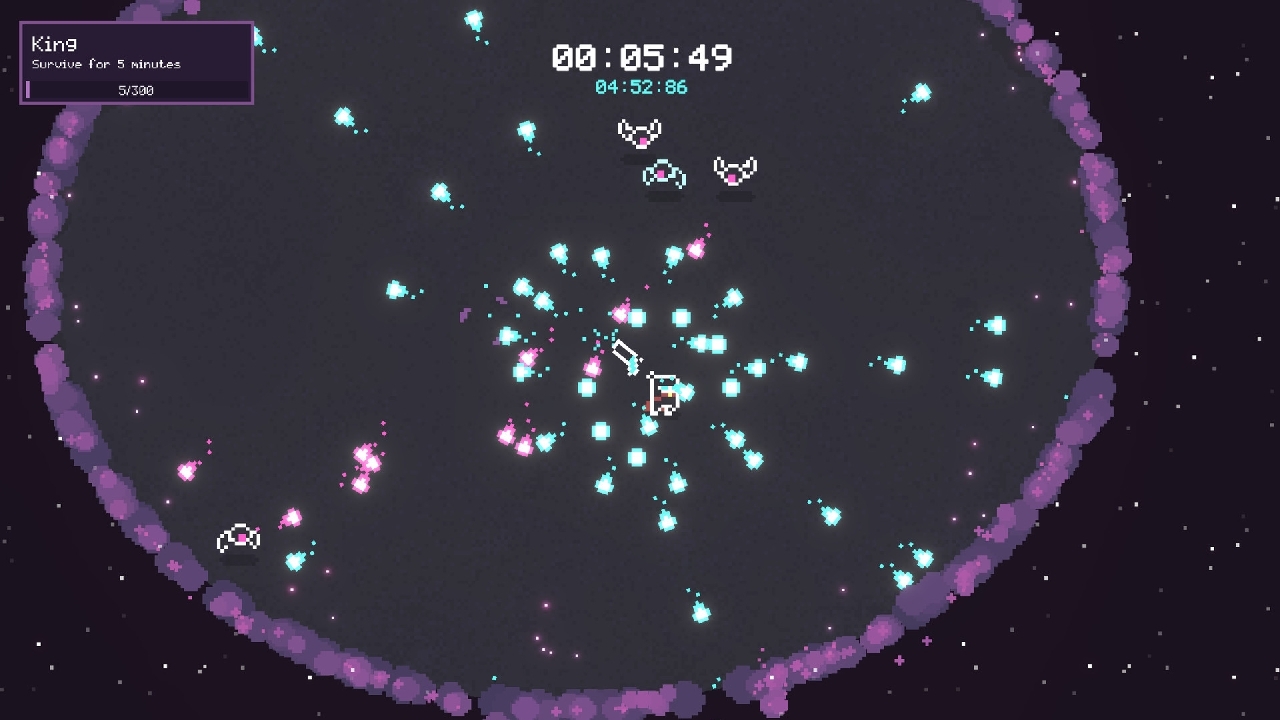The image size is (1280, 720).
Task: Click the bat enemy near the bottom-left arena edge
Action: pyautogui.click(x=238, y=538)
